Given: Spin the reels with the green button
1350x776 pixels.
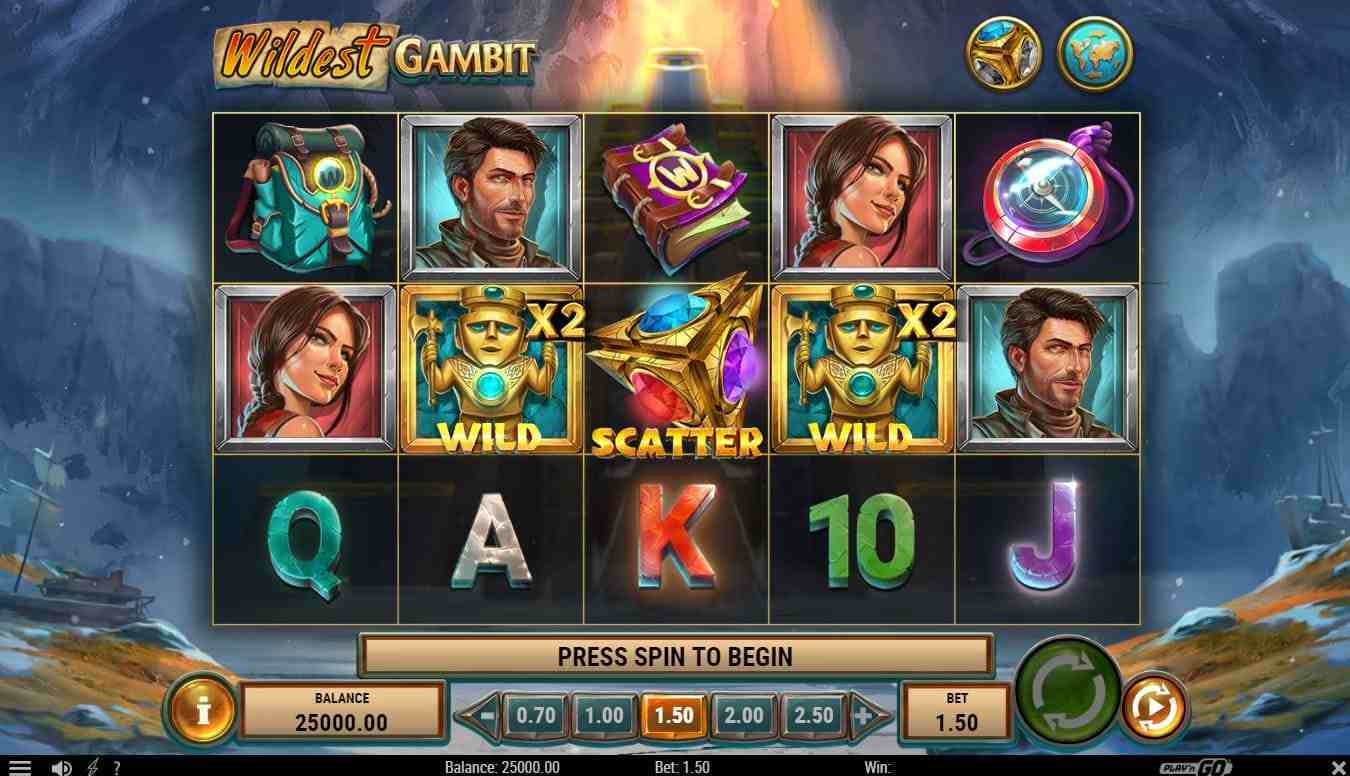Looking at the screenshot, I should click(1067, 689).
